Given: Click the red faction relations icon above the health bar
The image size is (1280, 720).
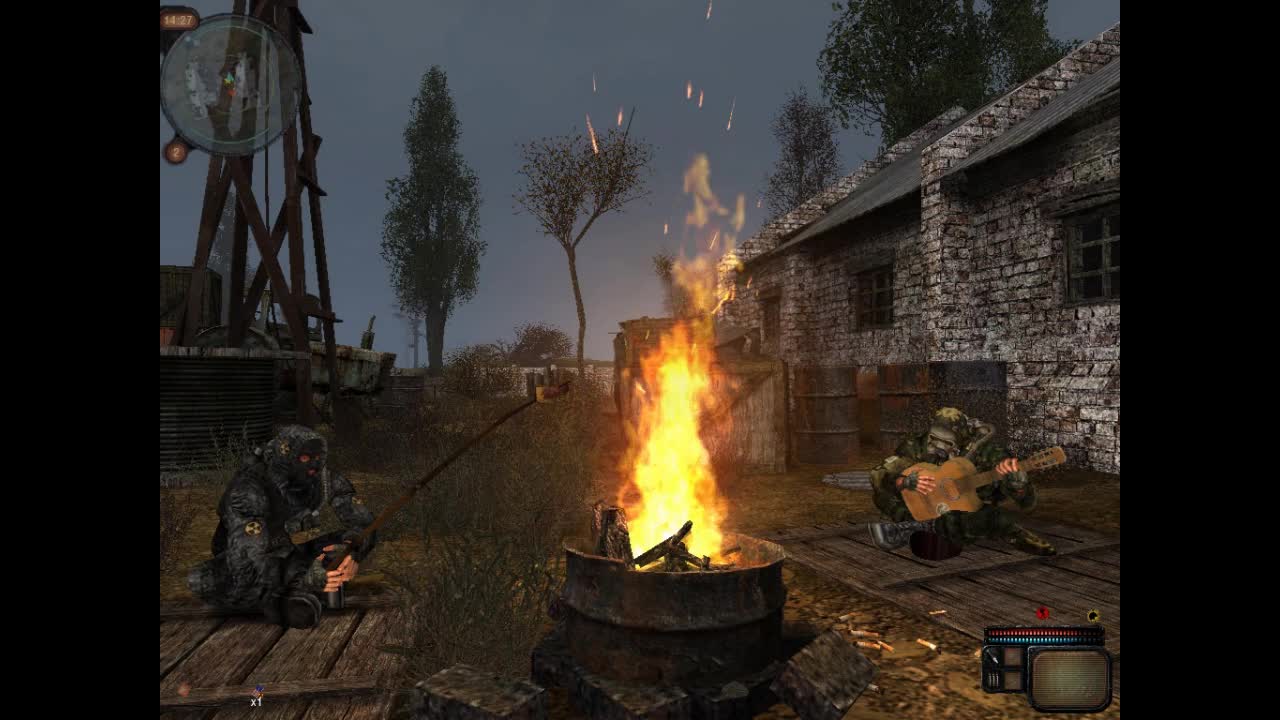Looking at the screenshot, I should click(x=1042, y=613).
